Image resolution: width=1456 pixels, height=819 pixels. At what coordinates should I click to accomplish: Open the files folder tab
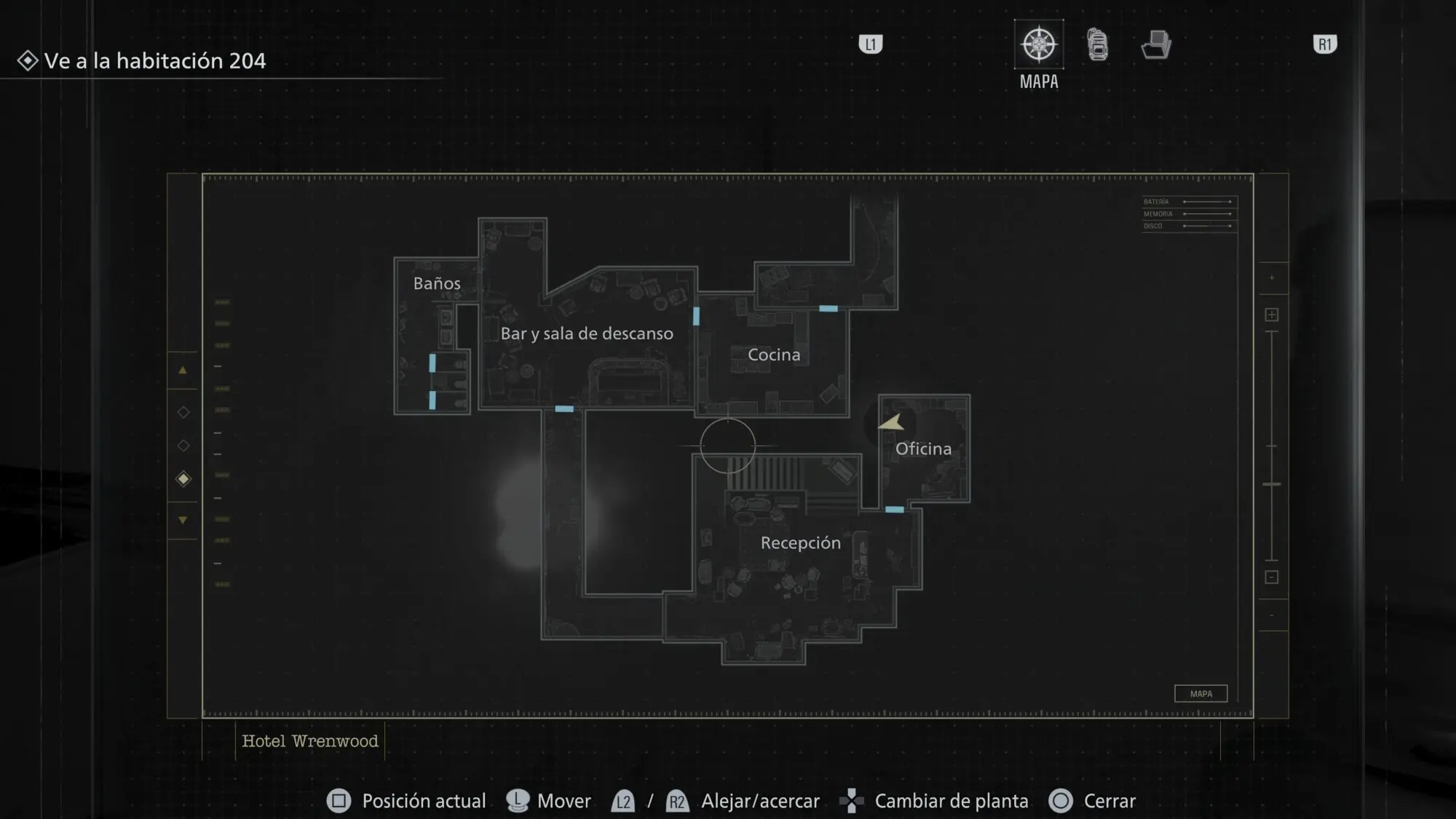[x=1156, y=44]
